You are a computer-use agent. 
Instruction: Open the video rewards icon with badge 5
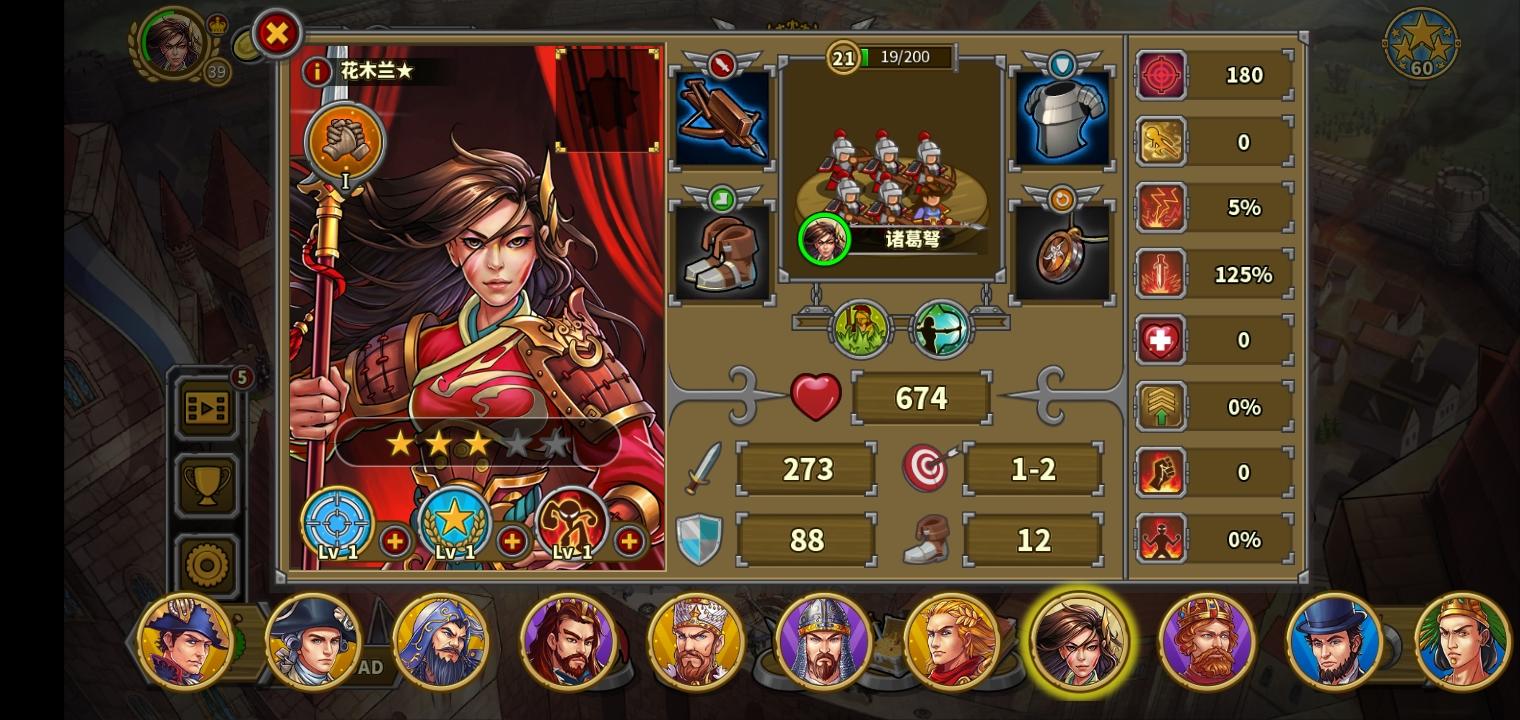[x=207, y=408]
